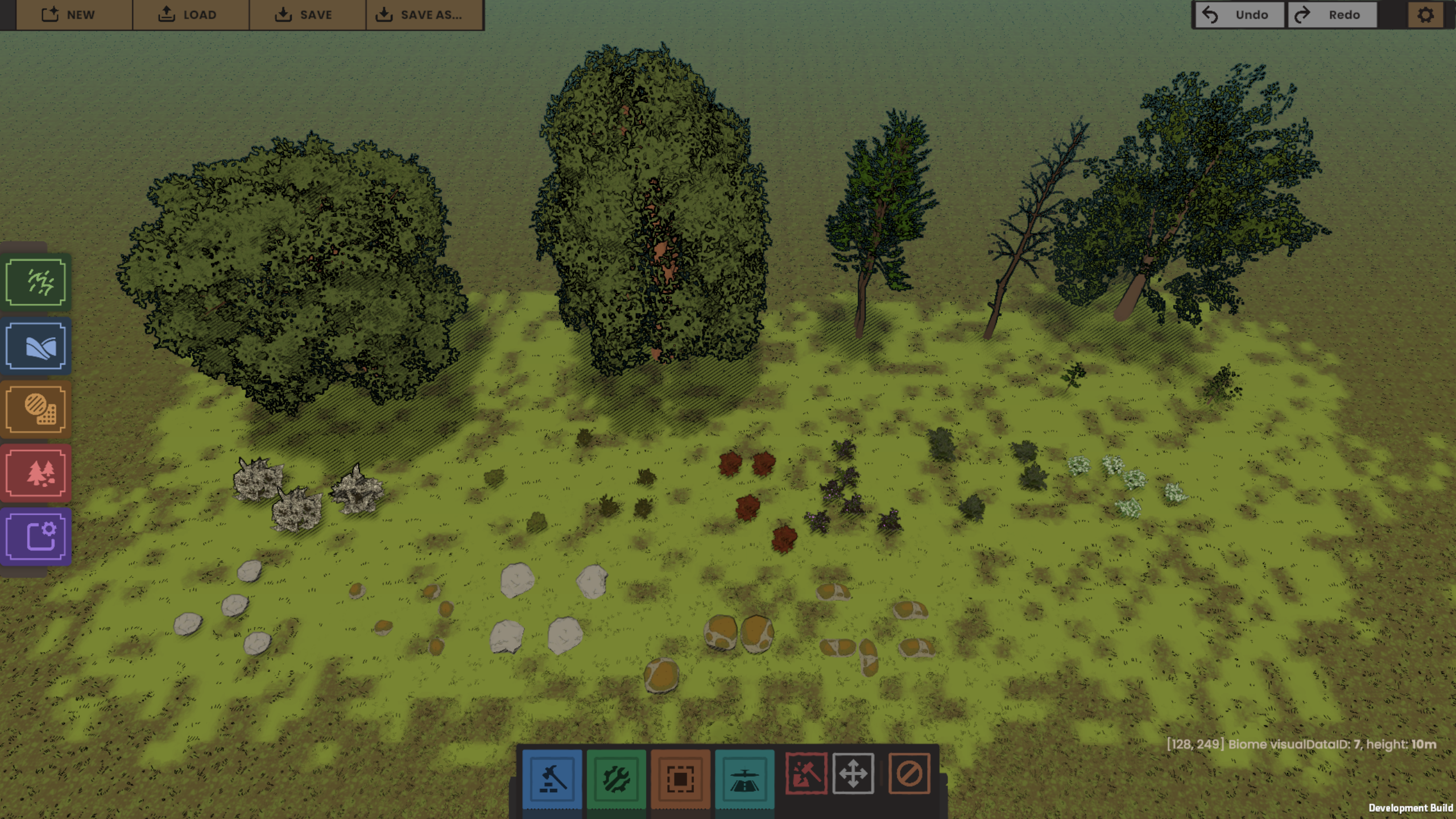
Task: Select the four-arrow move tool
Action: click(853, 773)
